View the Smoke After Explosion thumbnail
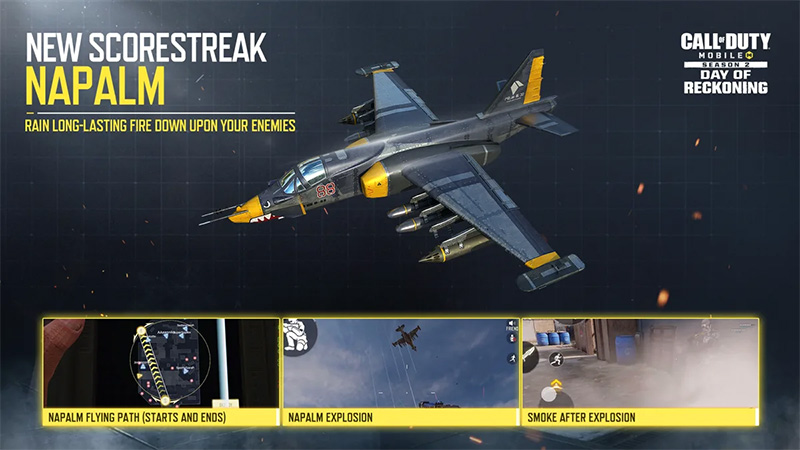800x450 pixels. point(640,364)
